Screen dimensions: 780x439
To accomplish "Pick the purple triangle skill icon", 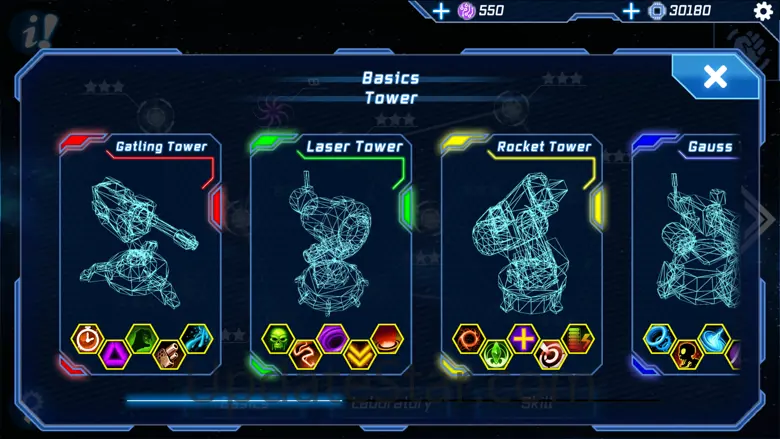I will pyautogui.click(x=116, y=353).
